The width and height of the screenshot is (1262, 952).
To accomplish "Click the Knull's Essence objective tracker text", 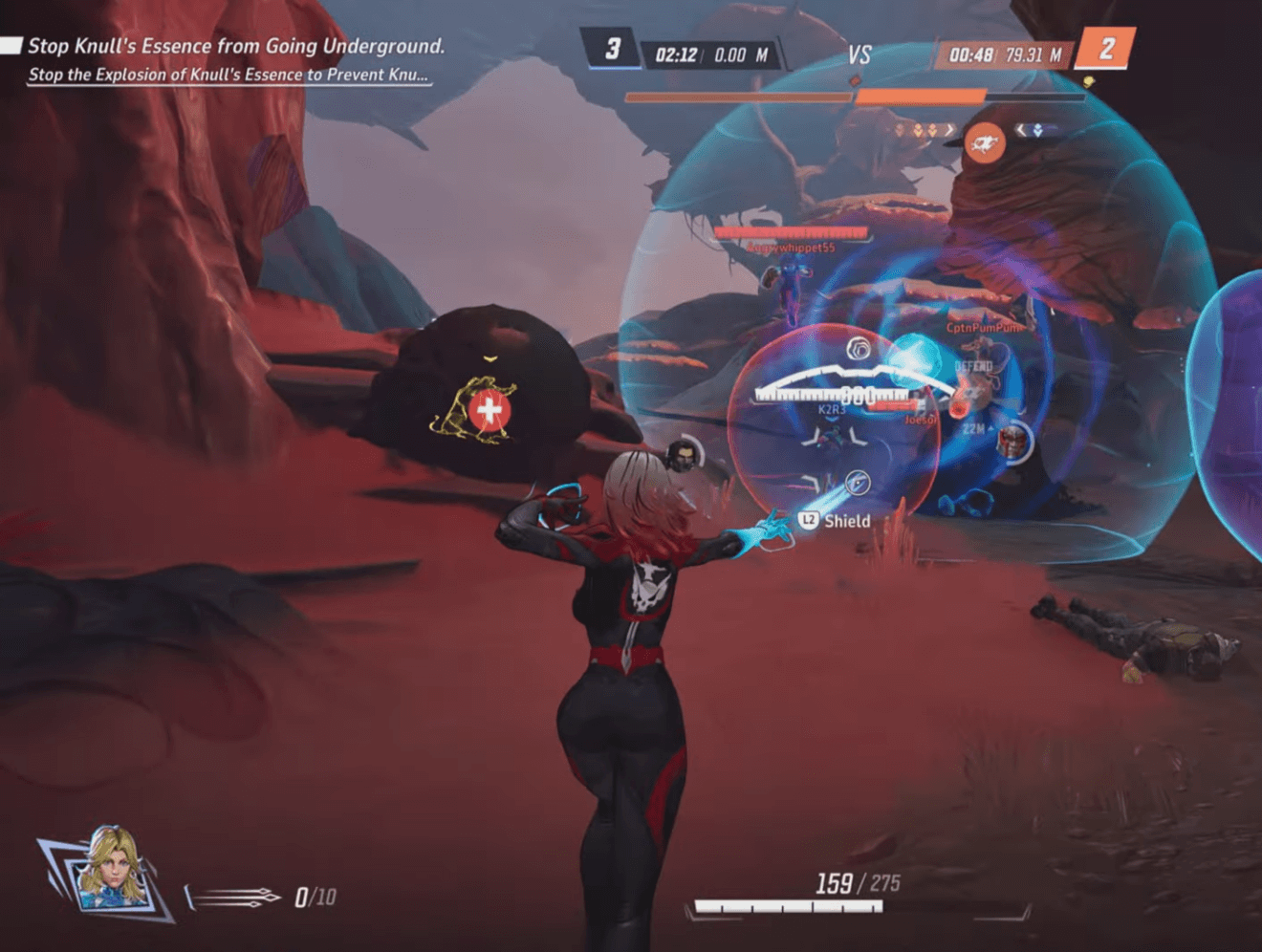I will 235,47.
